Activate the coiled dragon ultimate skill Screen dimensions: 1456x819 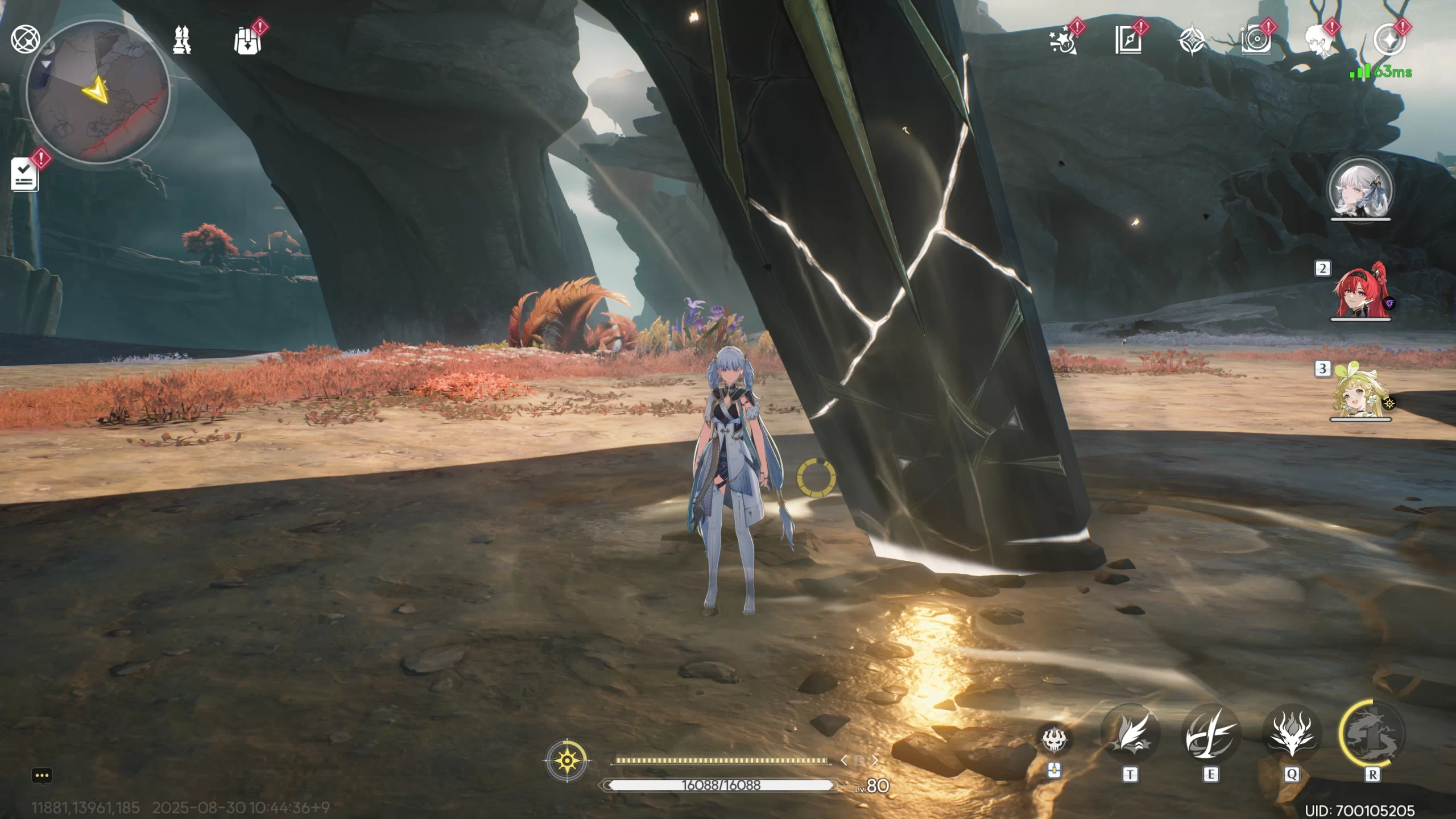1372,734
